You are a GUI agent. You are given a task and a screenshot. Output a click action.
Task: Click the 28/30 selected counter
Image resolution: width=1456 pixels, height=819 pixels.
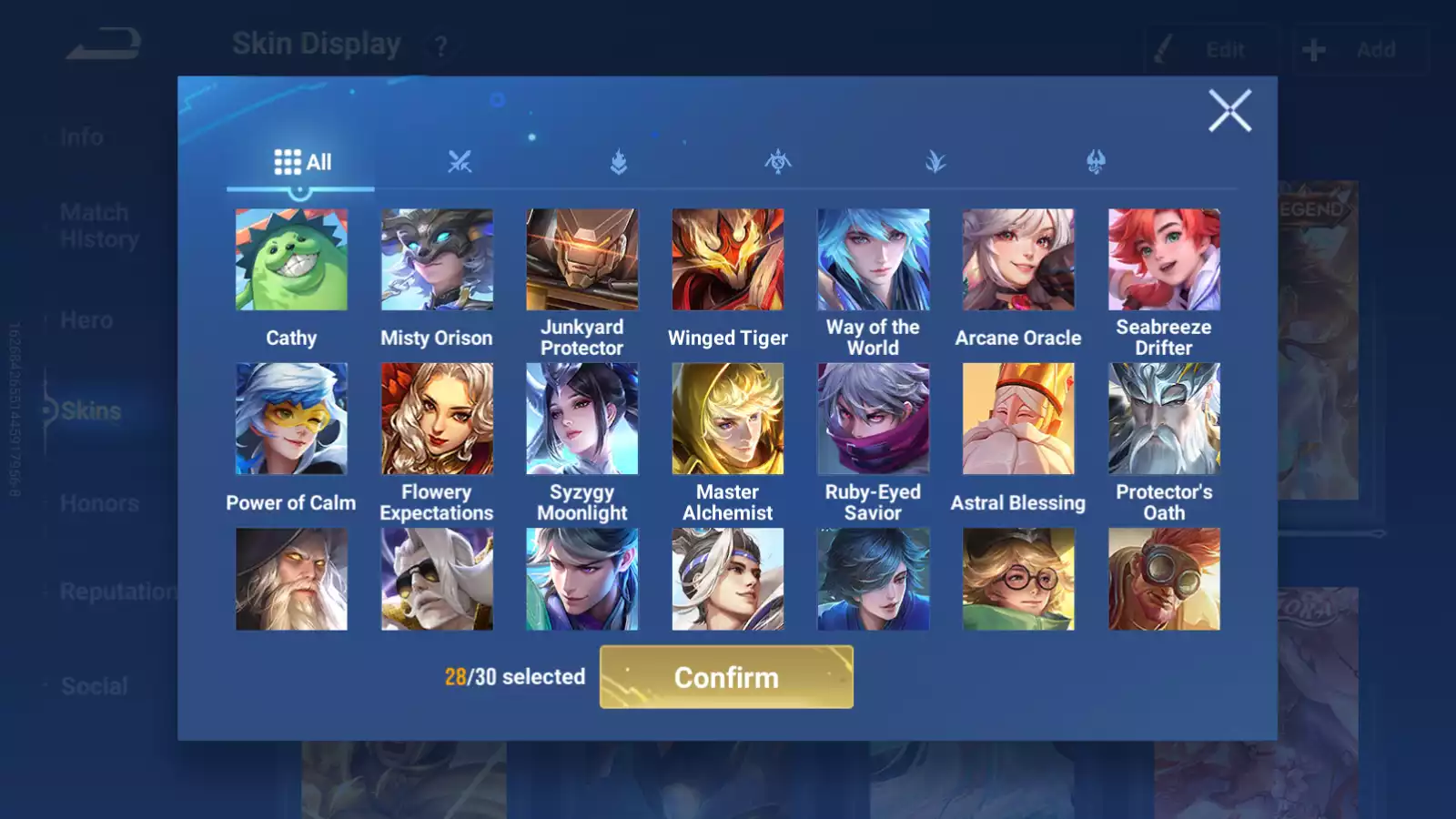(x=514, y=677)
